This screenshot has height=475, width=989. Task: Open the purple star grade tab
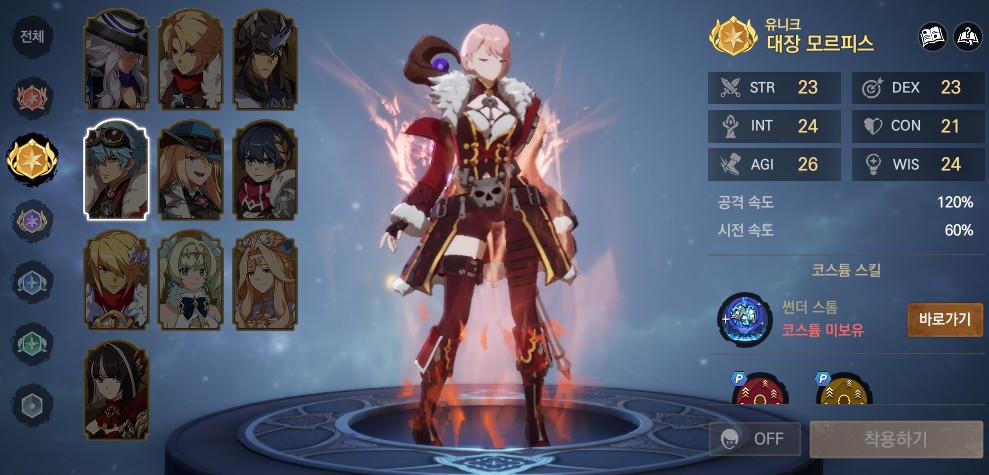(32, 219)
